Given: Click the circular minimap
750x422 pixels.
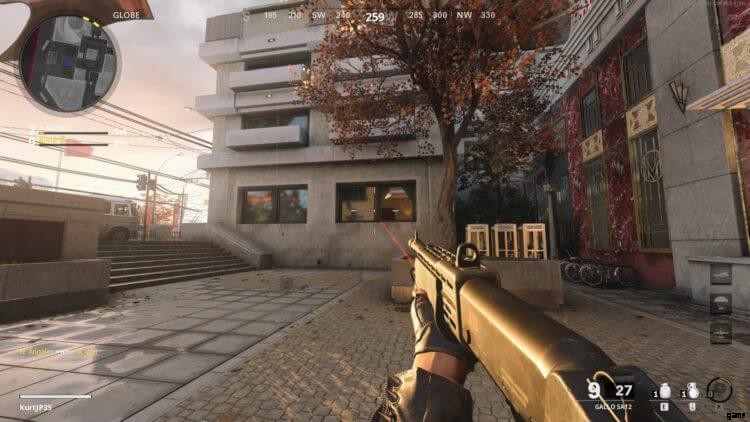Looking at the screenshot, I should click(x=69, y=62).
